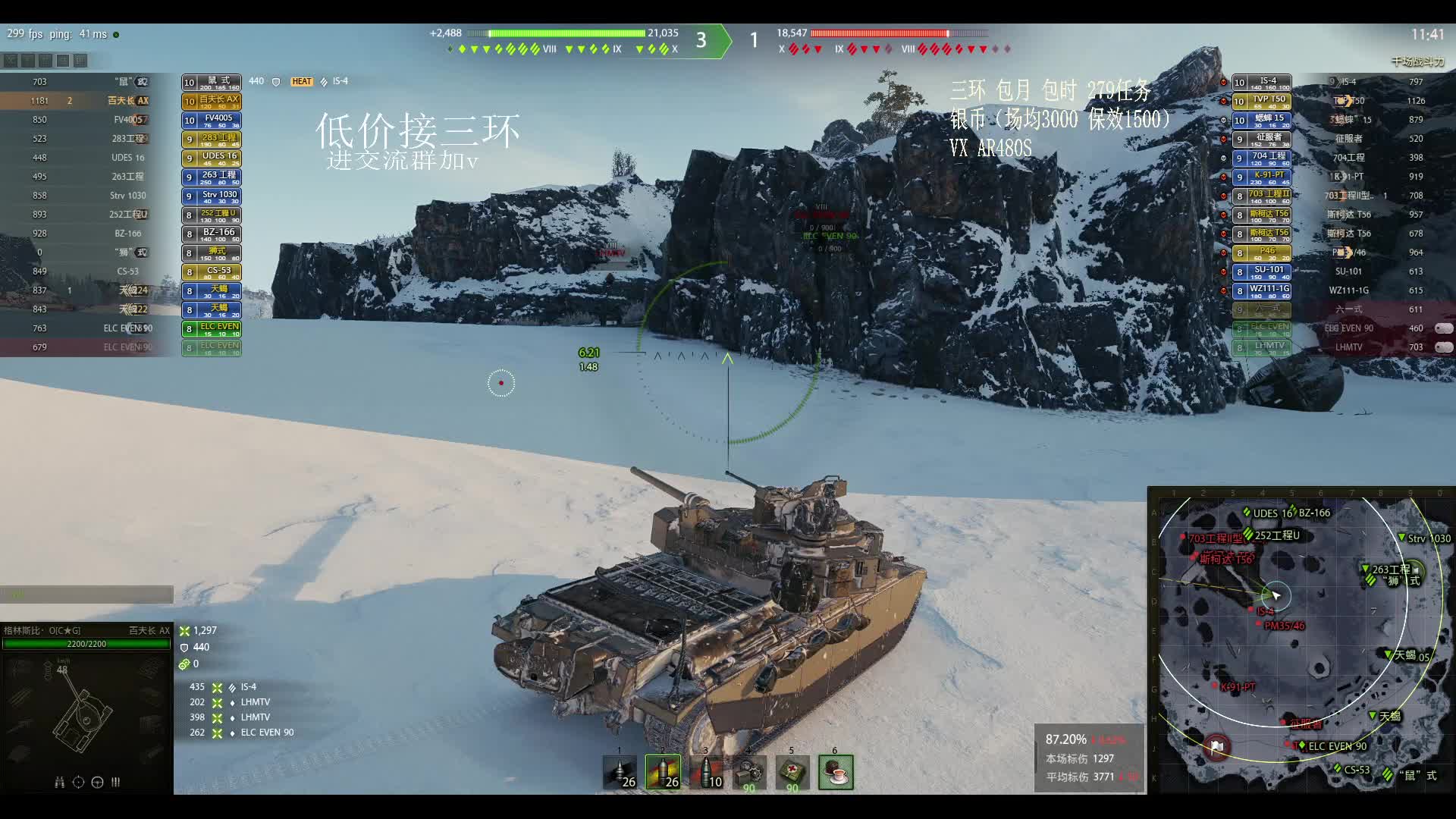Screen dimensions: 1456x819
Task: Click the last player-panel display mode button
Action: 80,61
